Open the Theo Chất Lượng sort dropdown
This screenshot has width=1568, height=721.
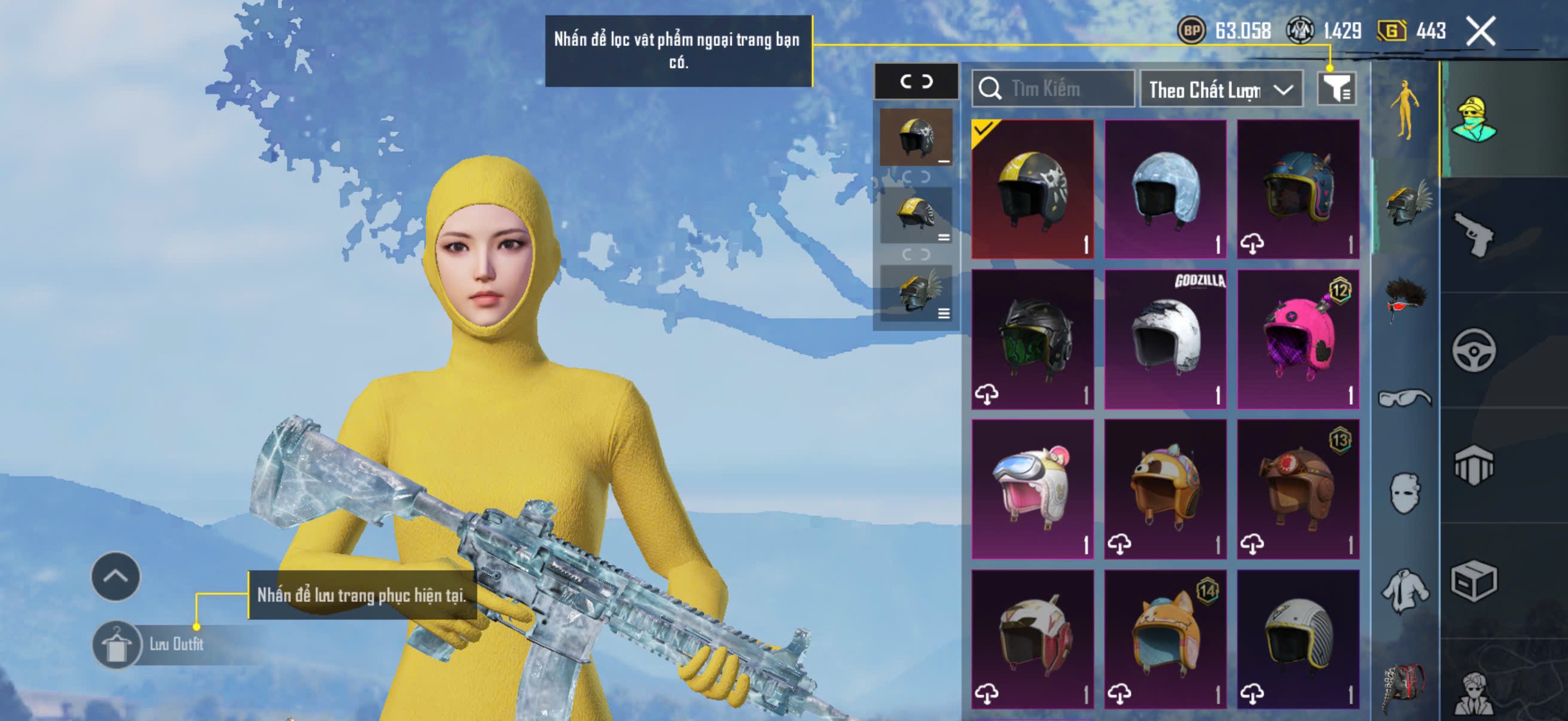point(1221,90)
